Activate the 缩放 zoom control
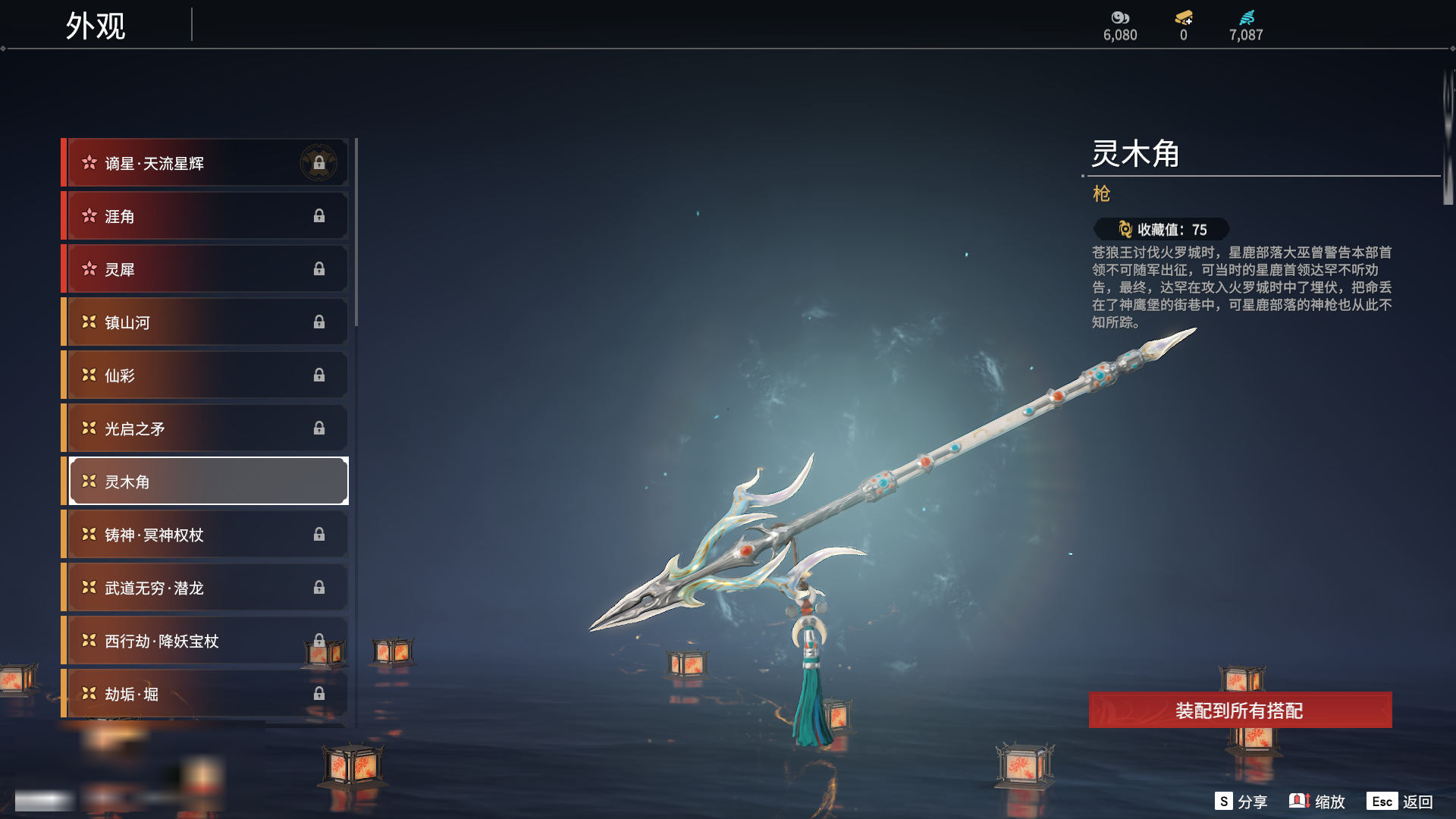The width and height of the screenshot is (1456, 819). coord(1317,802)
